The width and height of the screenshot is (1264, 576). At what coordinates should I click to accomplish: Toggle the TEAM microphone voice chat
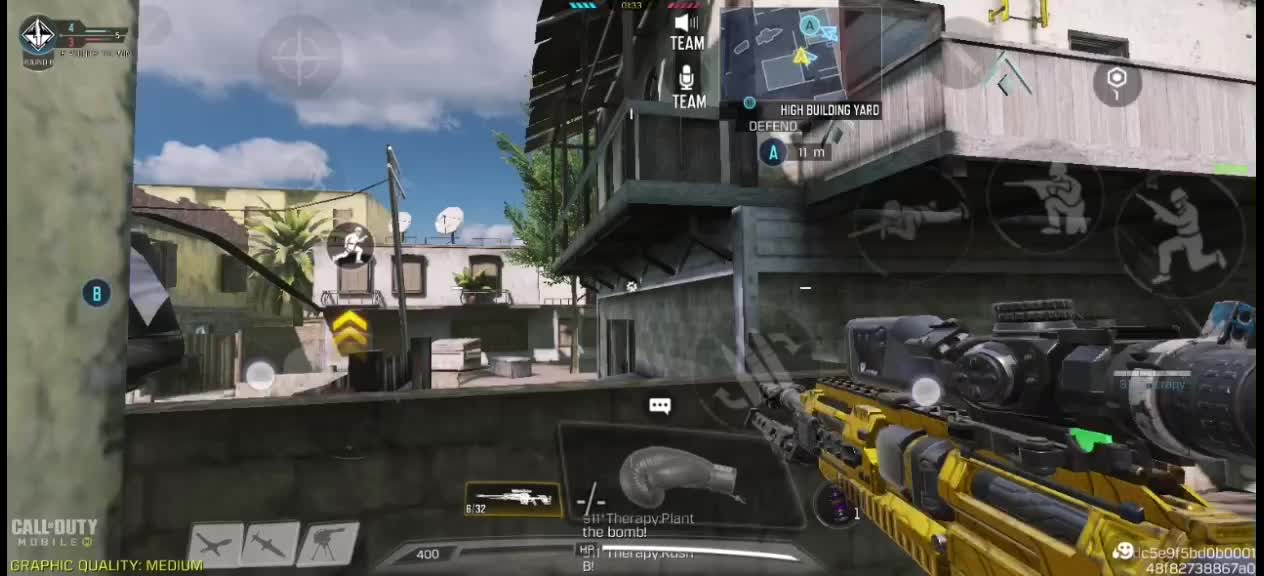(x=688, y=86)
